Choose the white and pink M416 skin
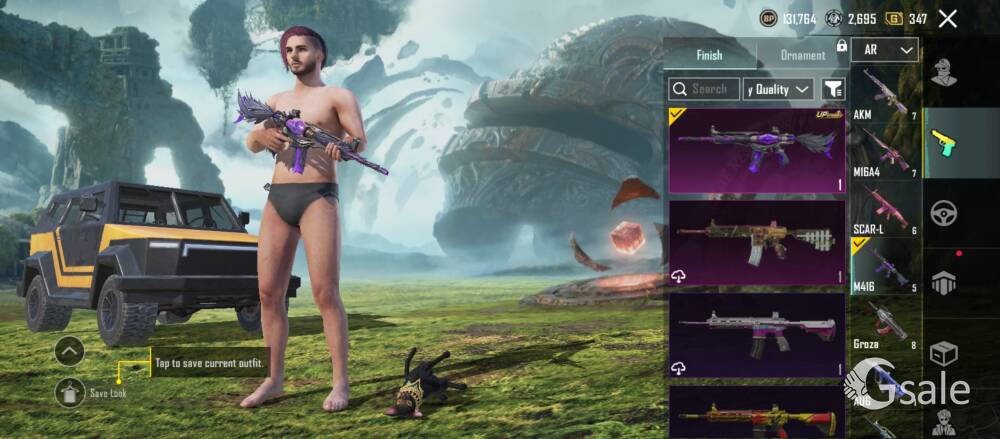Viewport: 1000px width, 439px height. (757, 335)
